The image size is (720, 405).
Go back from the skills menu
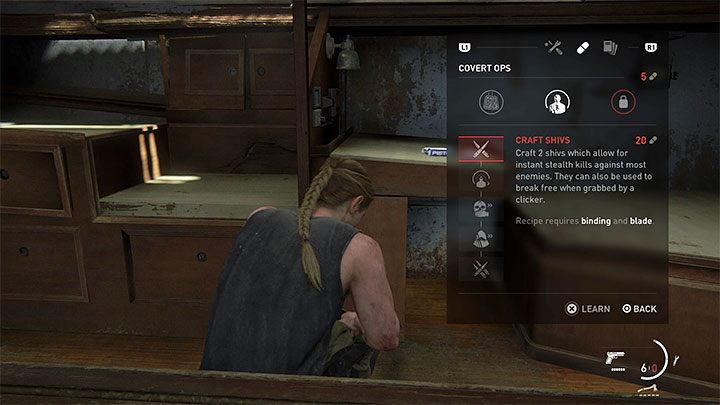tap(639, 309)
